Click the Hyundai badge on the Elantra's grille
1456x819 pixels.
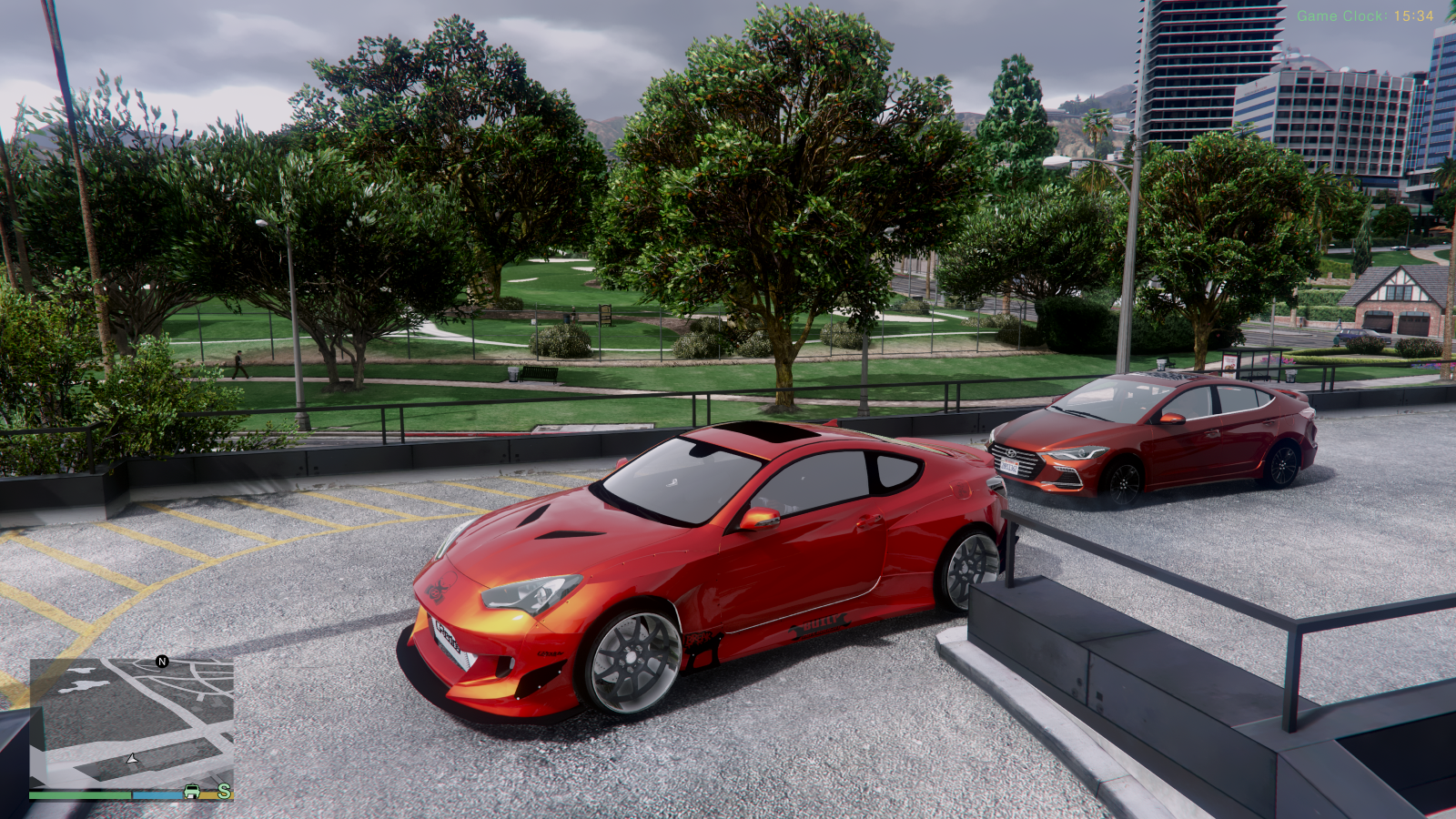click(1010, 453)
